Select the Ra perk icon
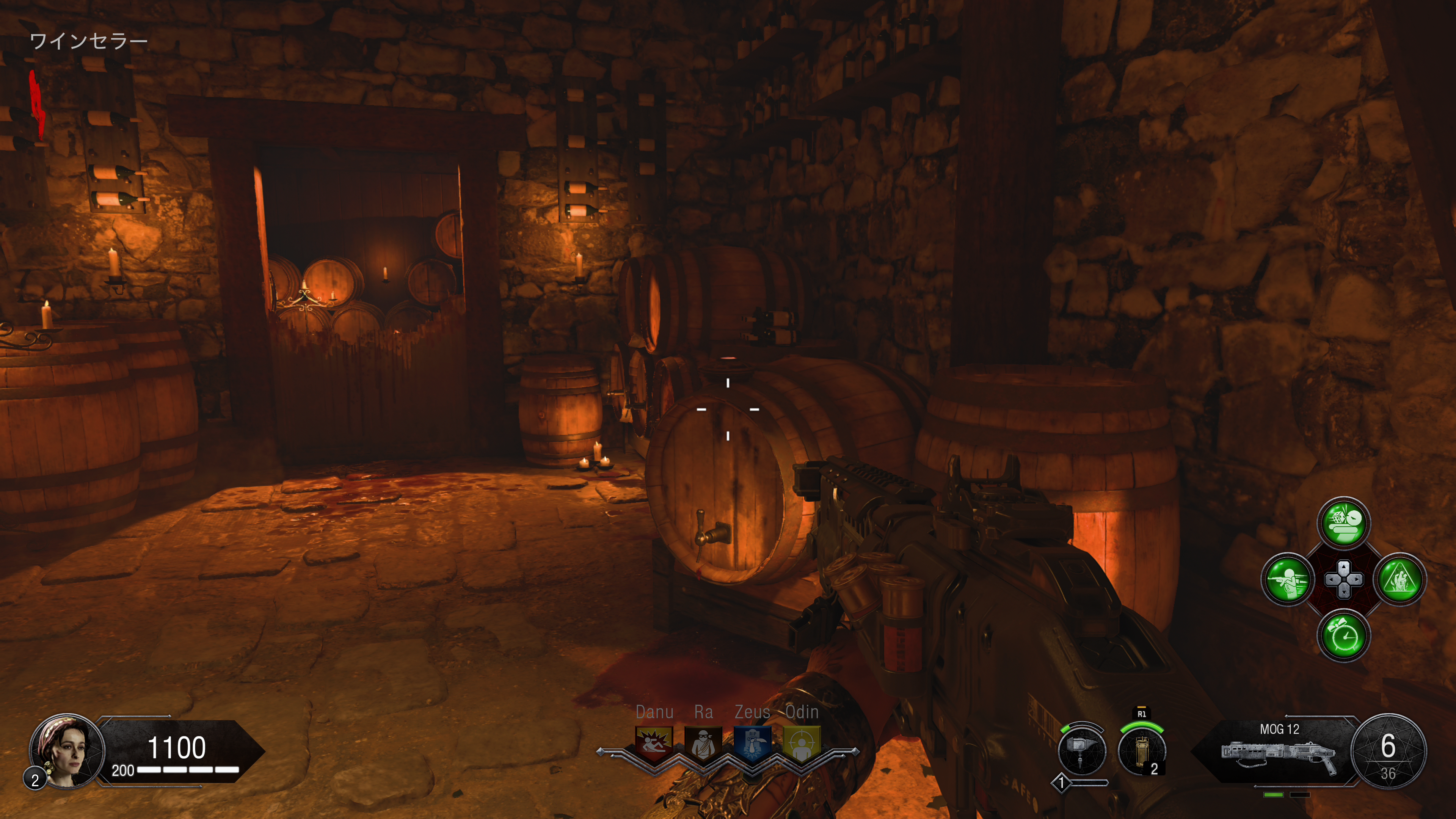This screenshot has width=1456, height=819. click(x=703, y=743)
